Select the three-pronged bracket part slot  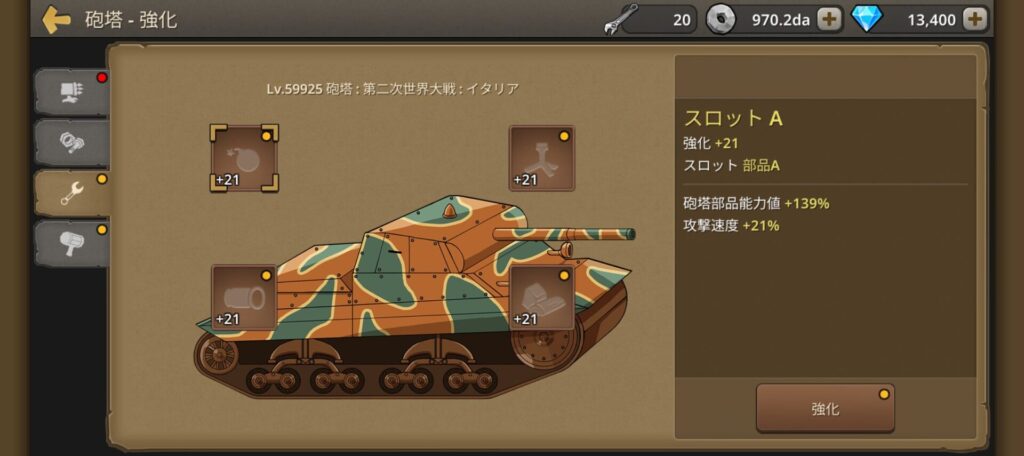tap(541, 158)
